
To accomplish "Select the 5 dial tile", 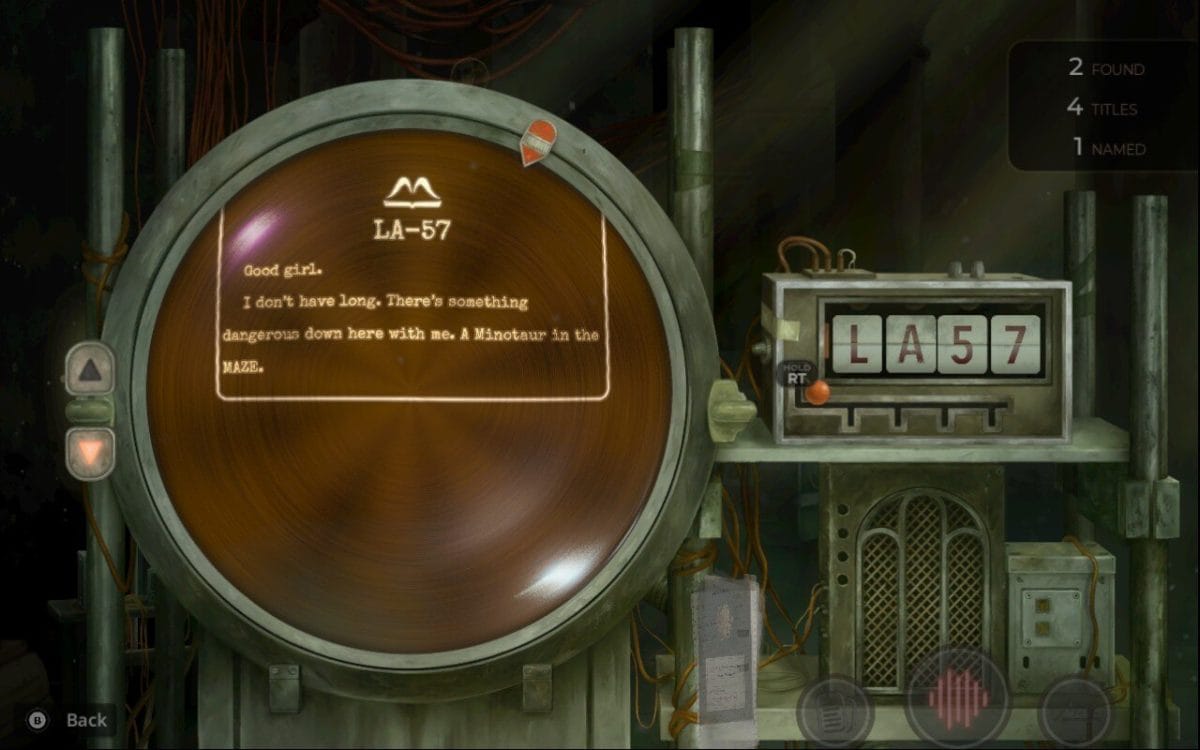I will [x=963, y=344].
